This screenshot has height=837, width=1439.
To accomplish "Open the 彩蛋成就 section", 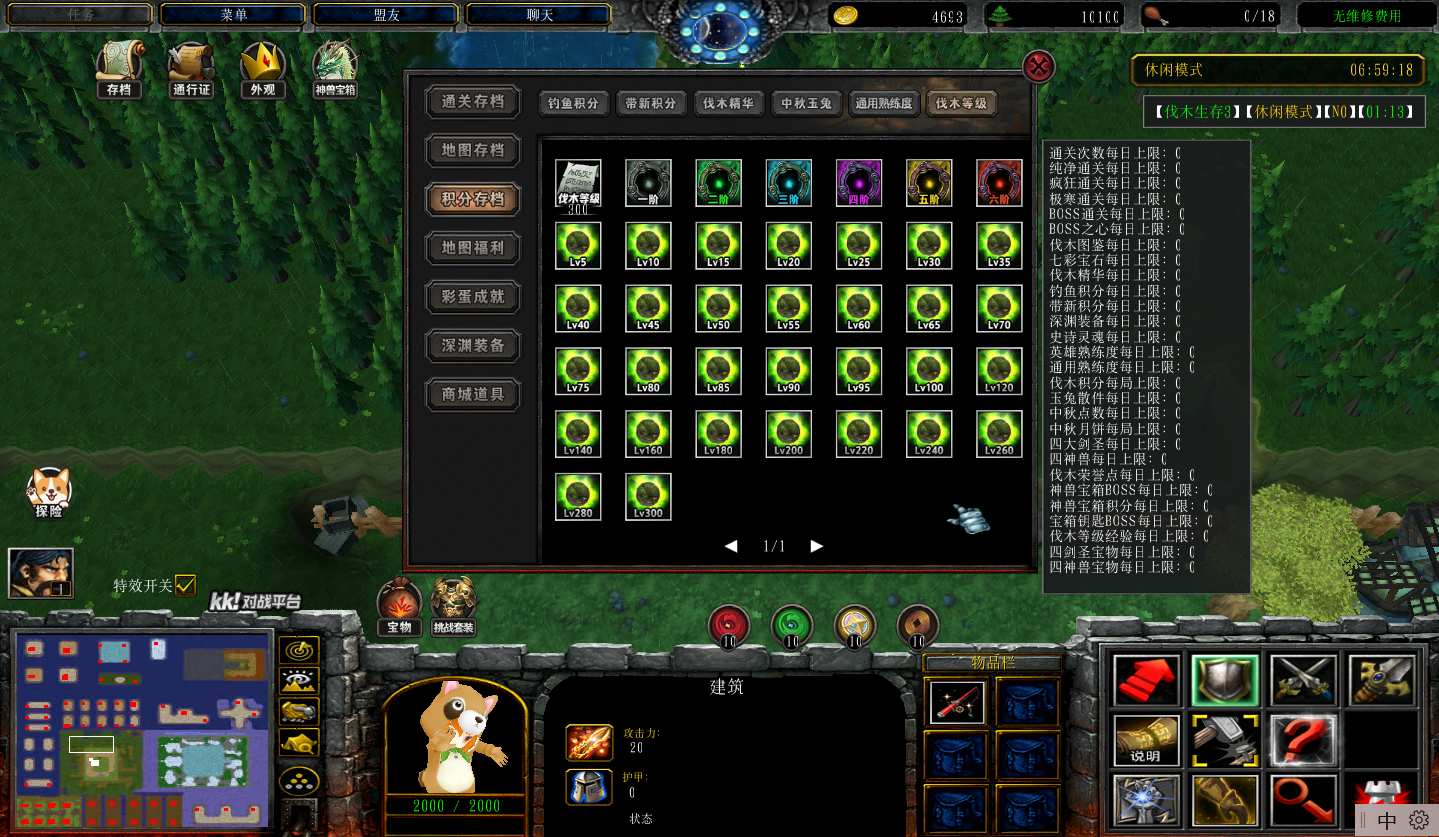I will pos(473,297).
